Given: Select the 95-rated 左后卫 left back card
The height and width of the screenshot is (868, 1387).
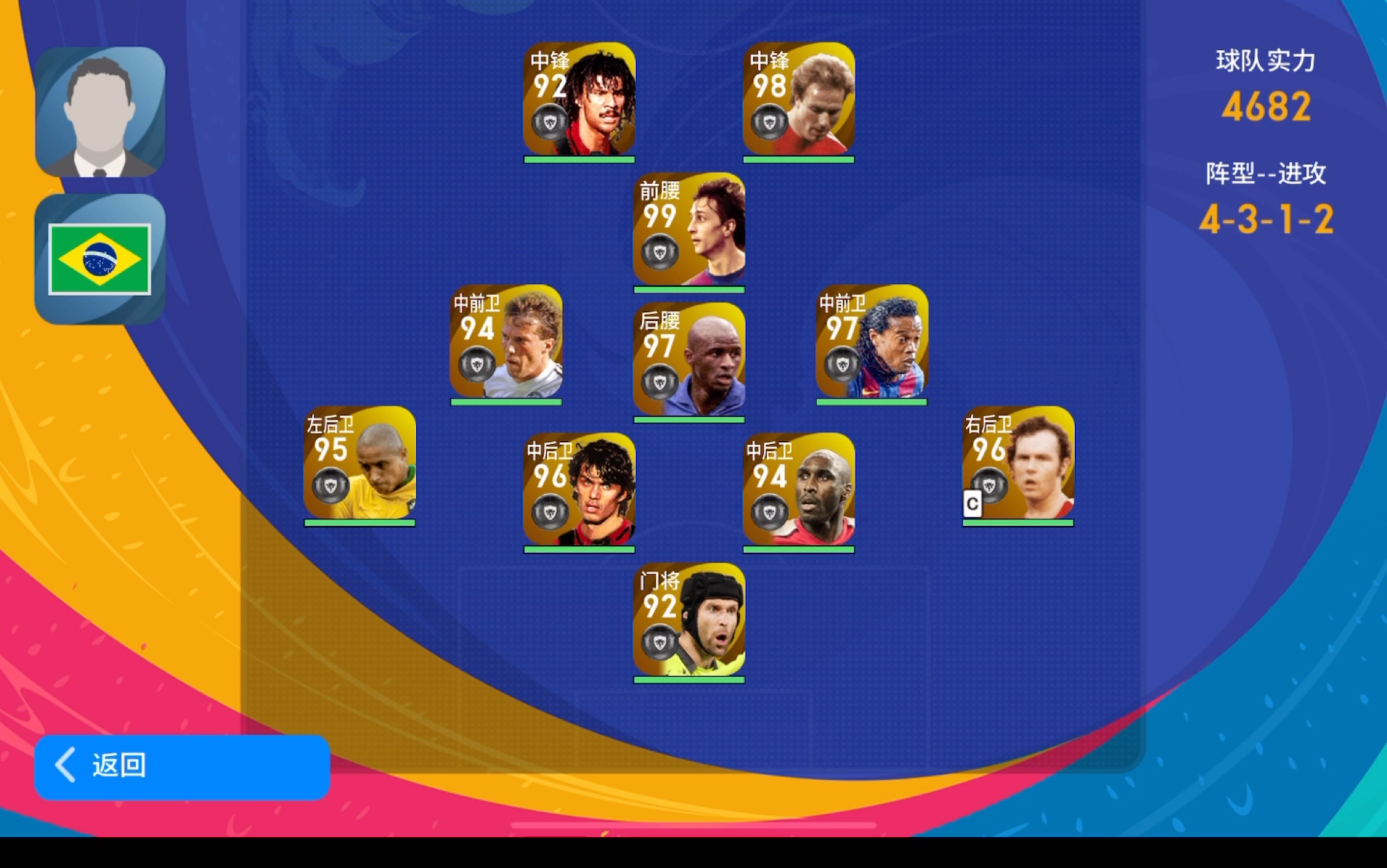Looking at the screenshot, I should pyautogui.click(x=359, y=463).
